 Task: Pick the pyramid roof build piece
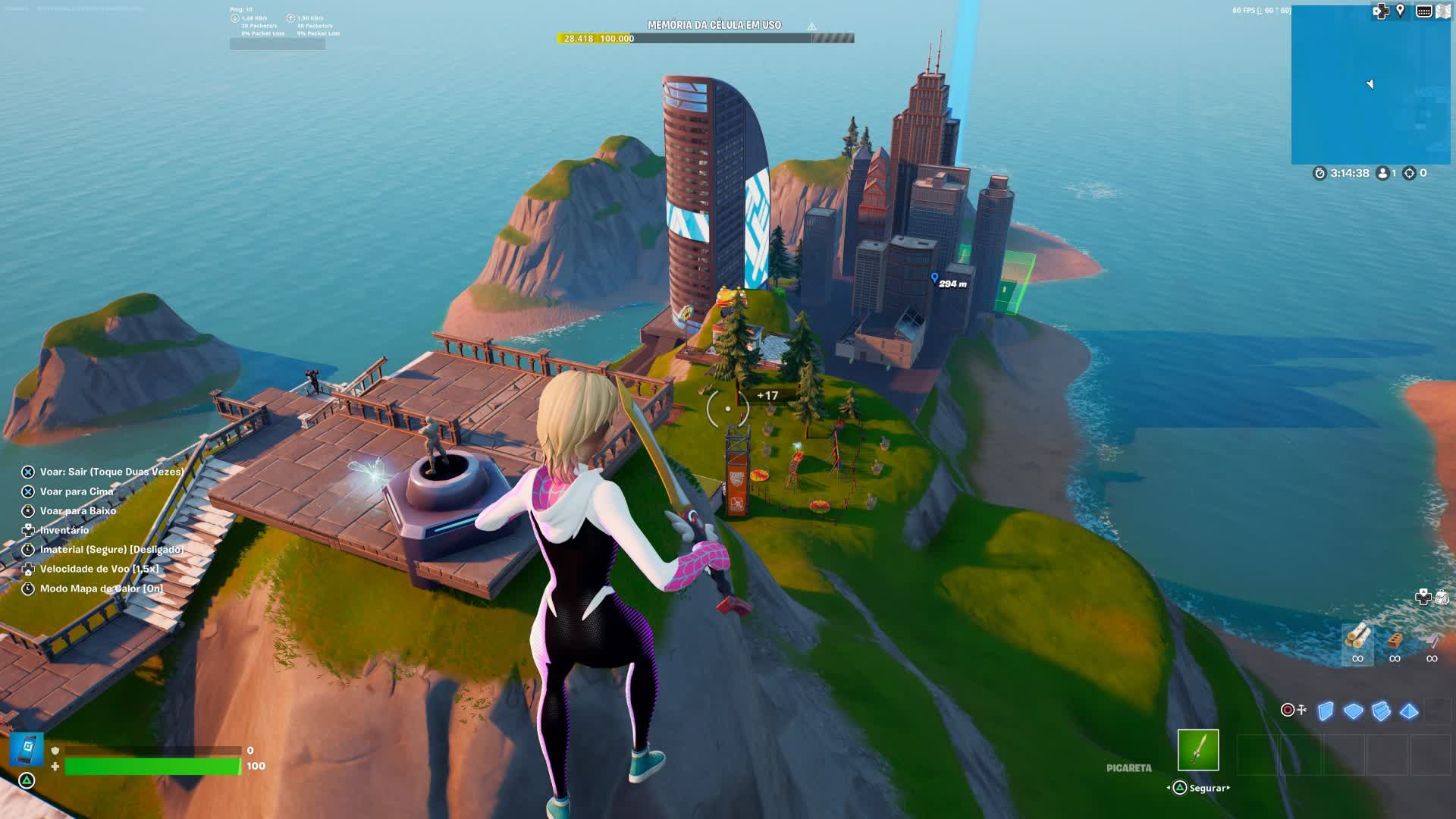[x=1409, y=711]
